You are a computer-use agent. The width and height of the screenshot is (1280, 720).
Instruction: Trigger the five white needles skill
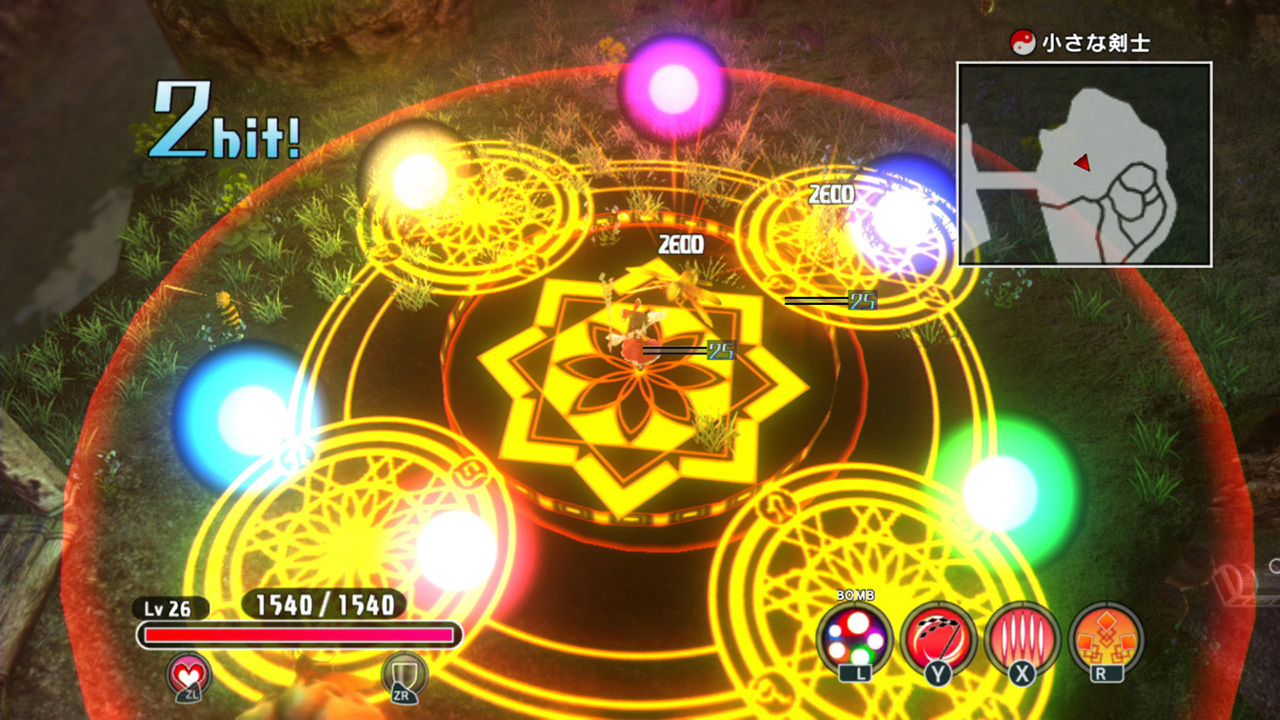coord(1022,639)
